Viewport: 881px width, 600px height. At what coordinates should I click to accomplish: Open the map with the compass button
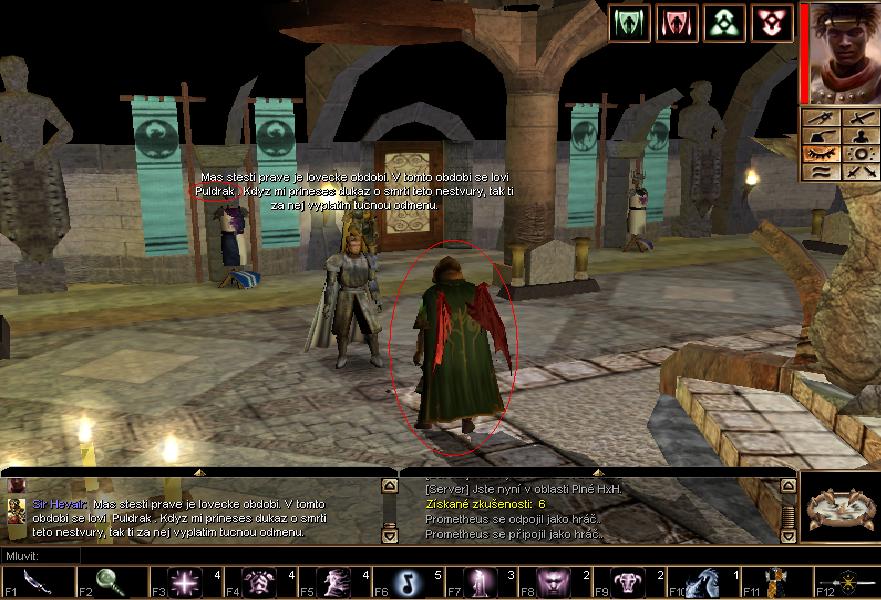click(x=821, y=119)
